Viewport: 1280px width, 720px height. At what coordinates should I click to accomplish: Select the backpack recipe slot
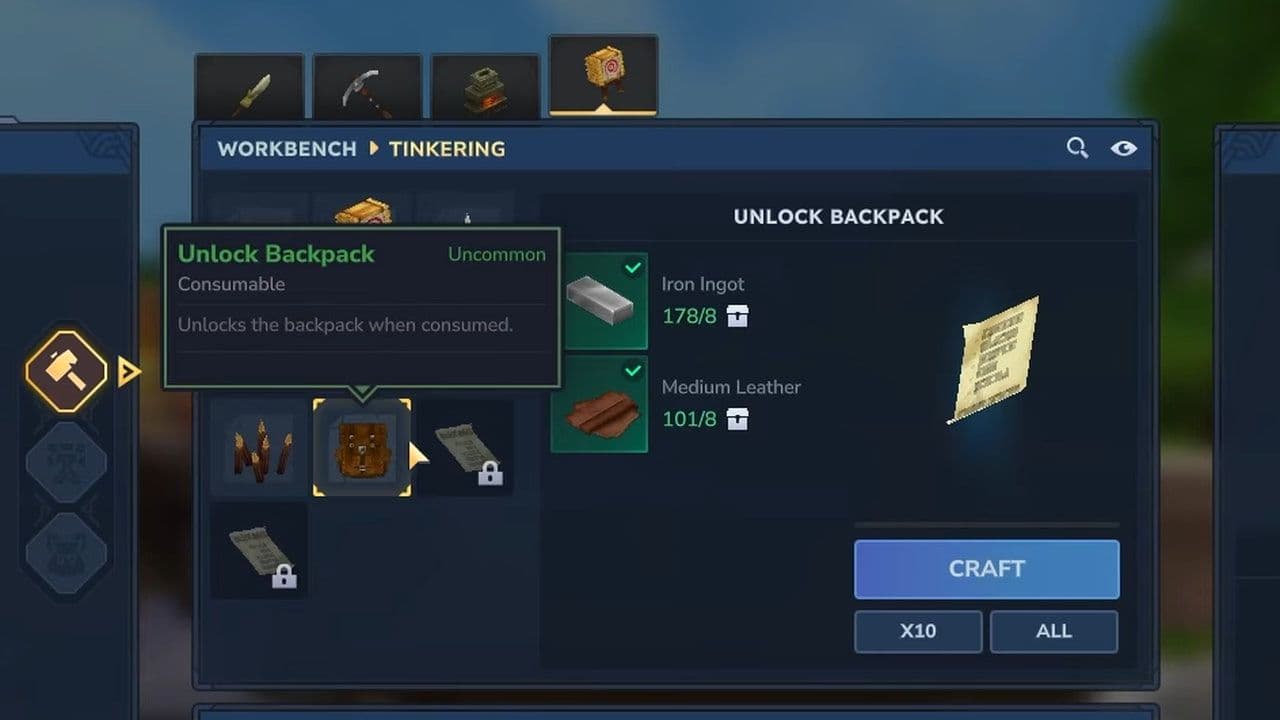pyautogui.click(x=362, y=448)
